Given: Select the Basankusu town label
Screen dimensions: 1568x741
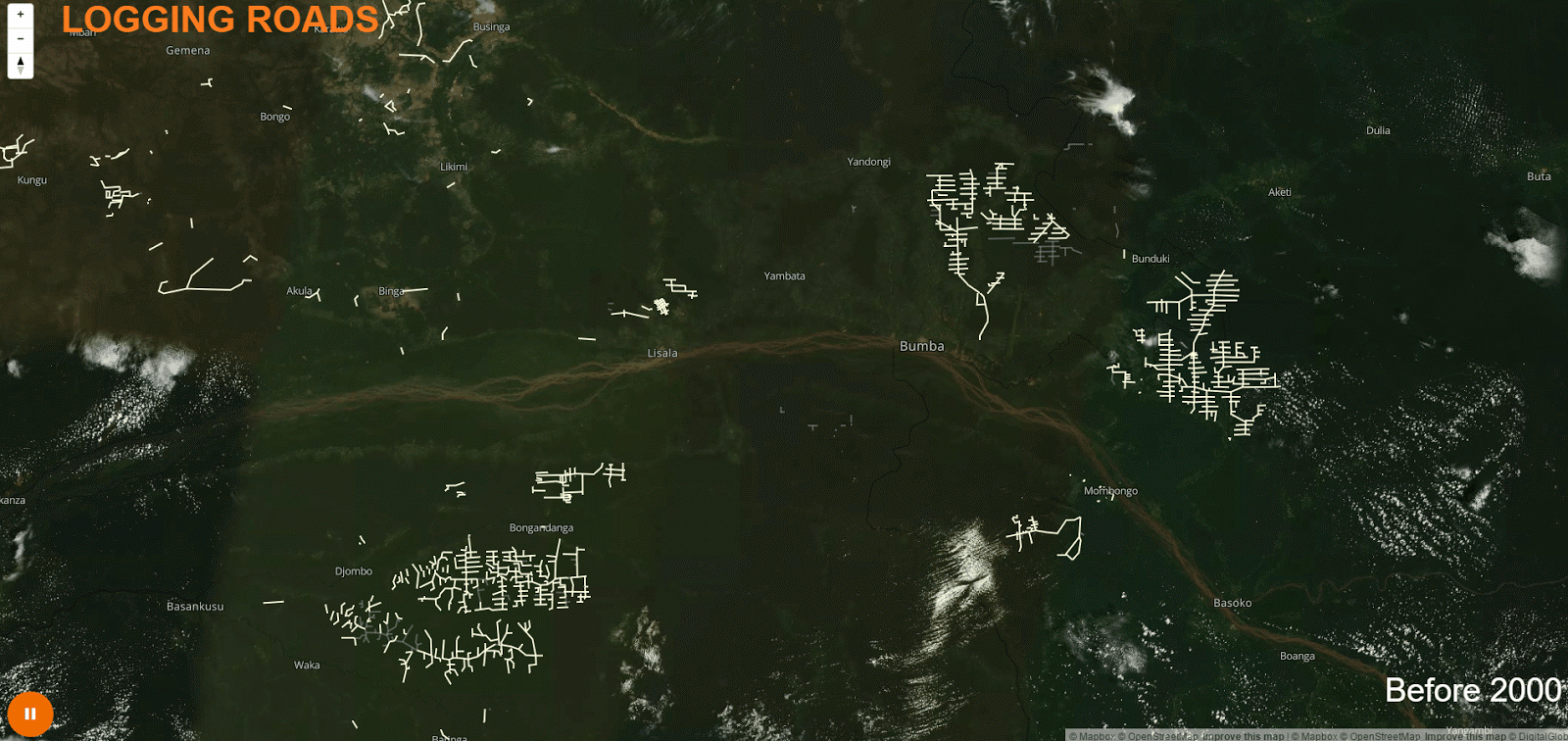Looking at the screenshot, I should point(195,606).
